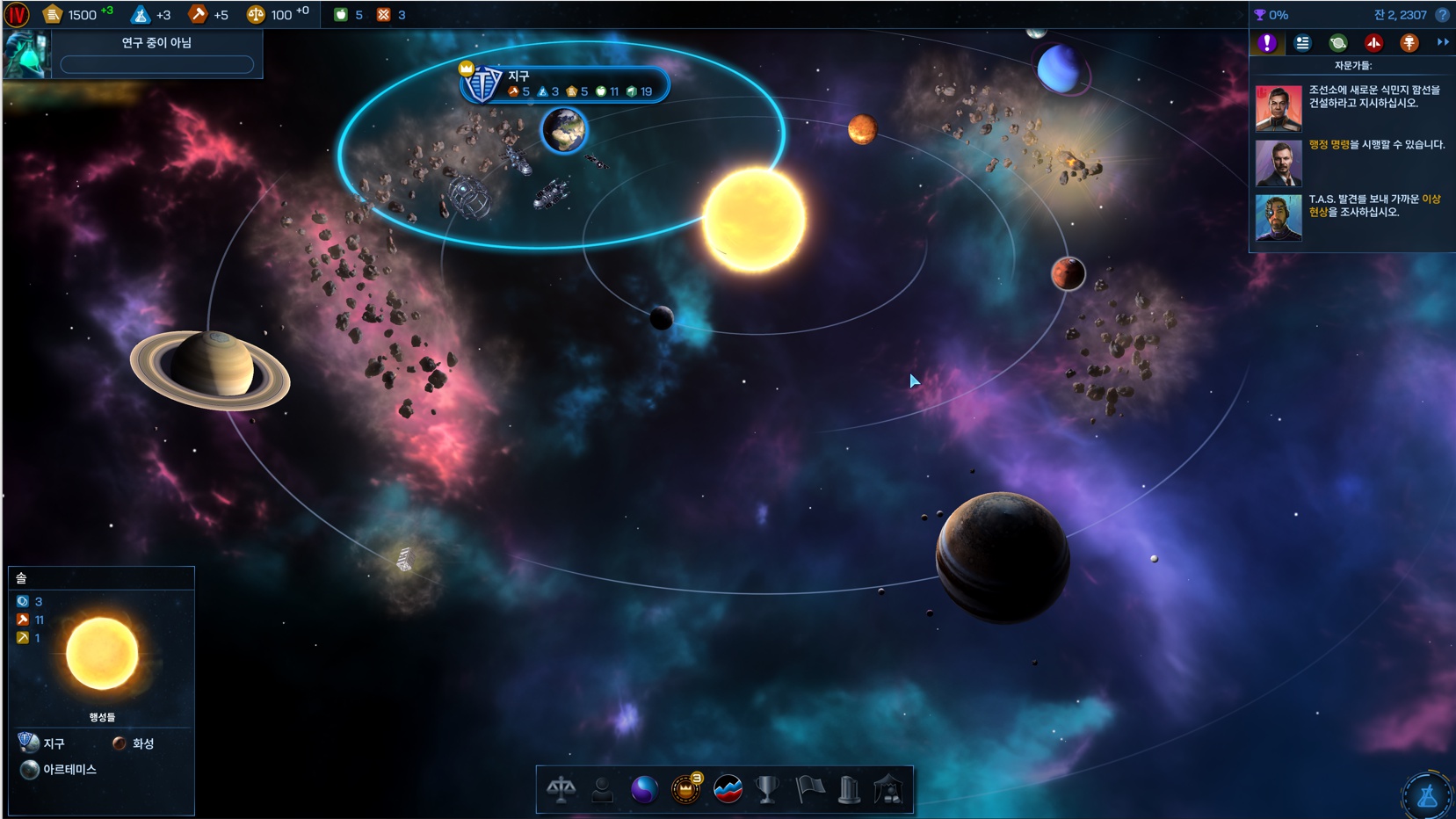Screen dimensions: 1456x819
Task: Open the list-view tab in the side panel
Action: click(1302, 42)
